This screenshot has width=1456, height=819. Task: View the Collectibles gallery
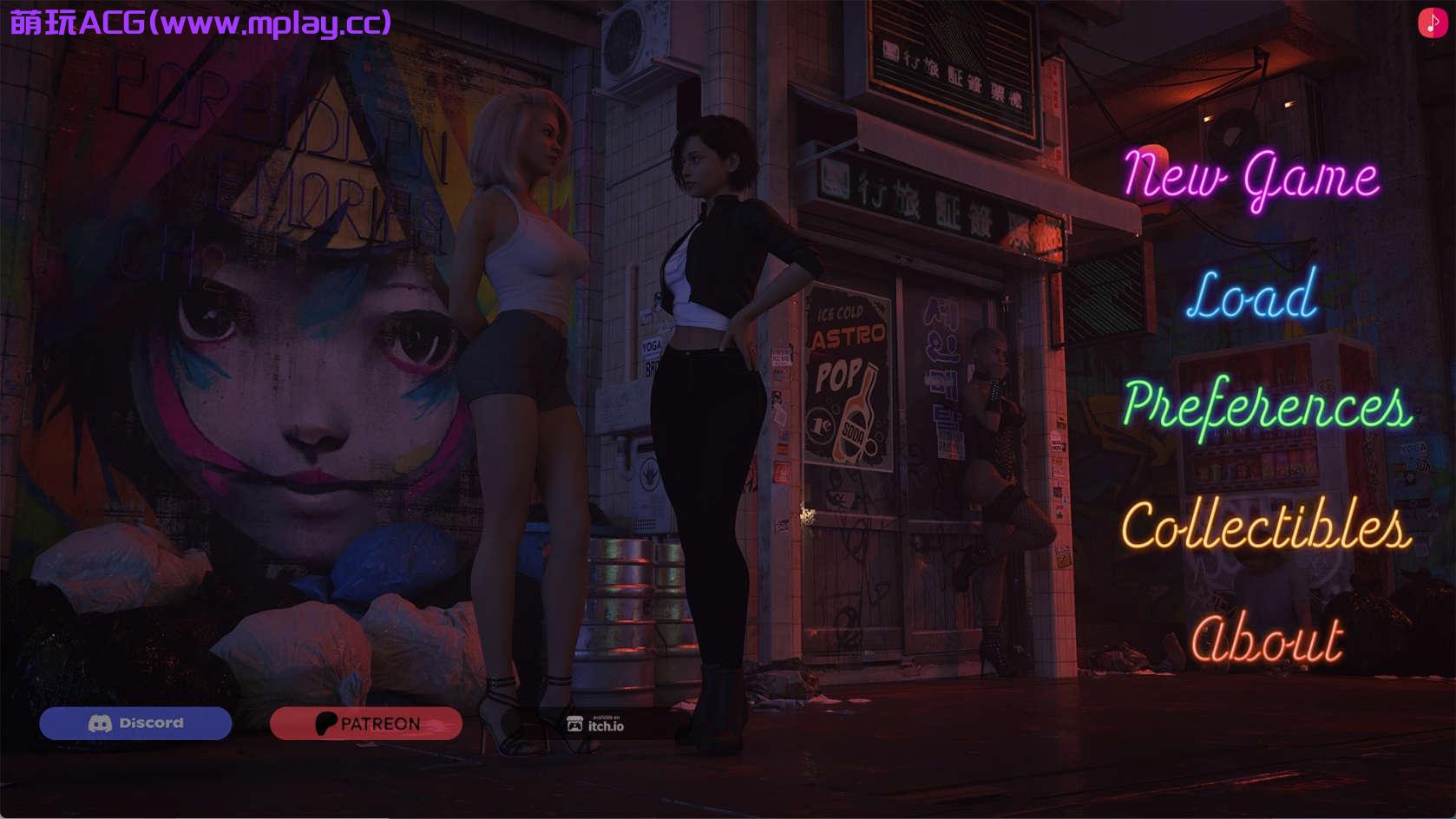coord(1265,526)
